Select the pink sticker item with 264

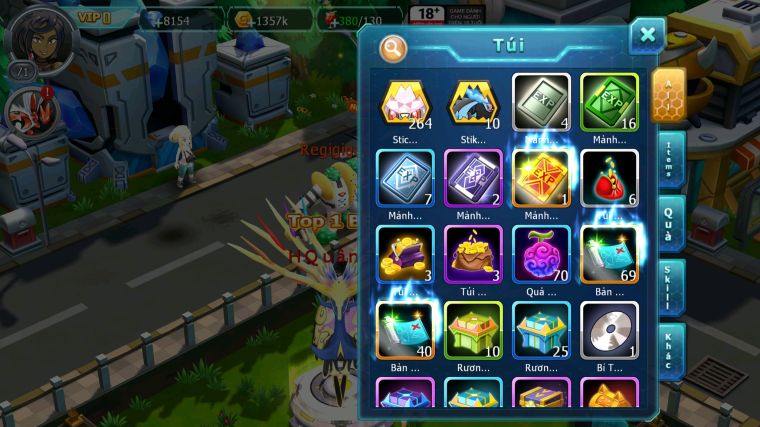[405, 101]
